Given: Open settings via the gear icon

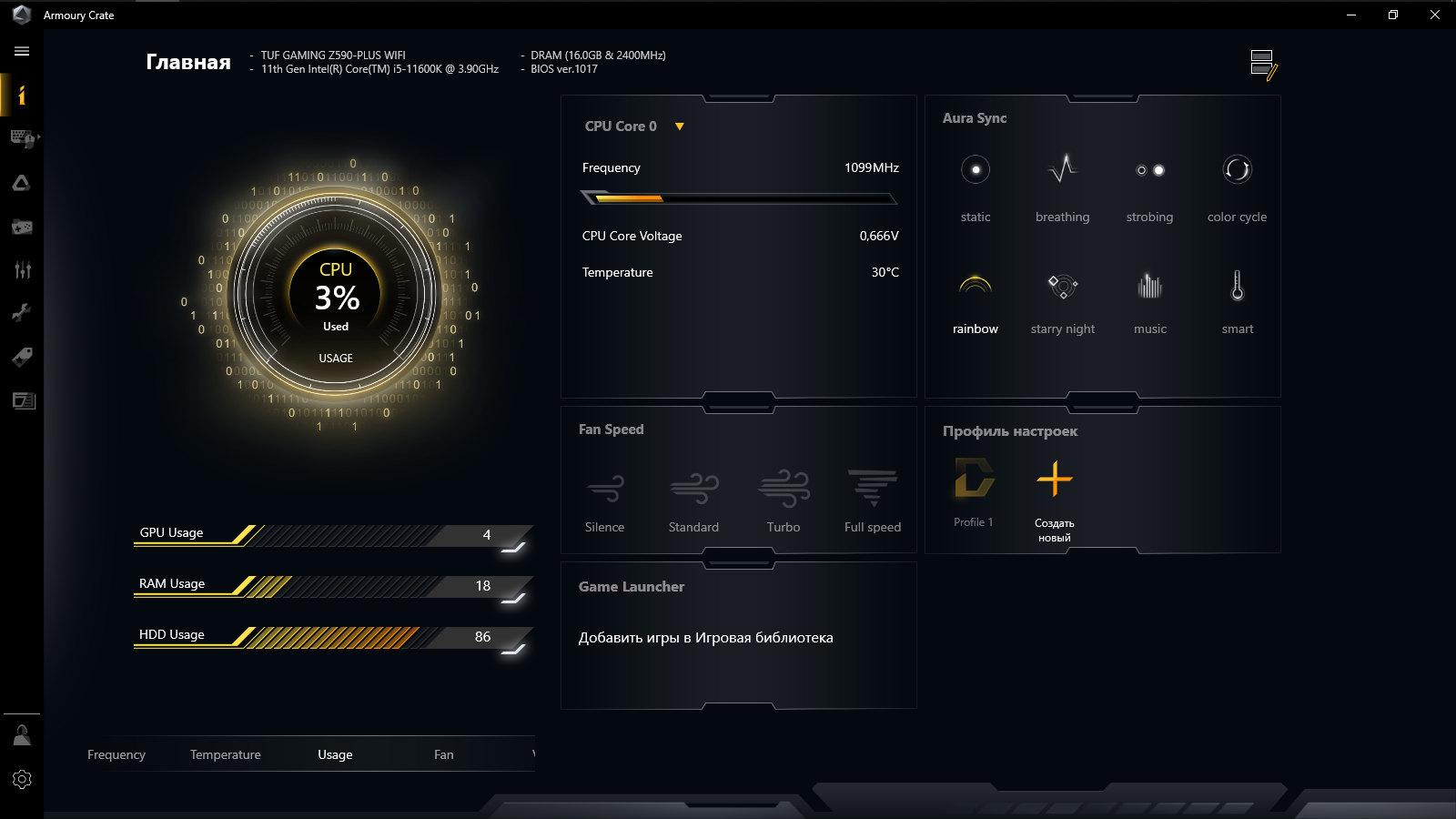Looking at the screenshot, I should [21, 779].
